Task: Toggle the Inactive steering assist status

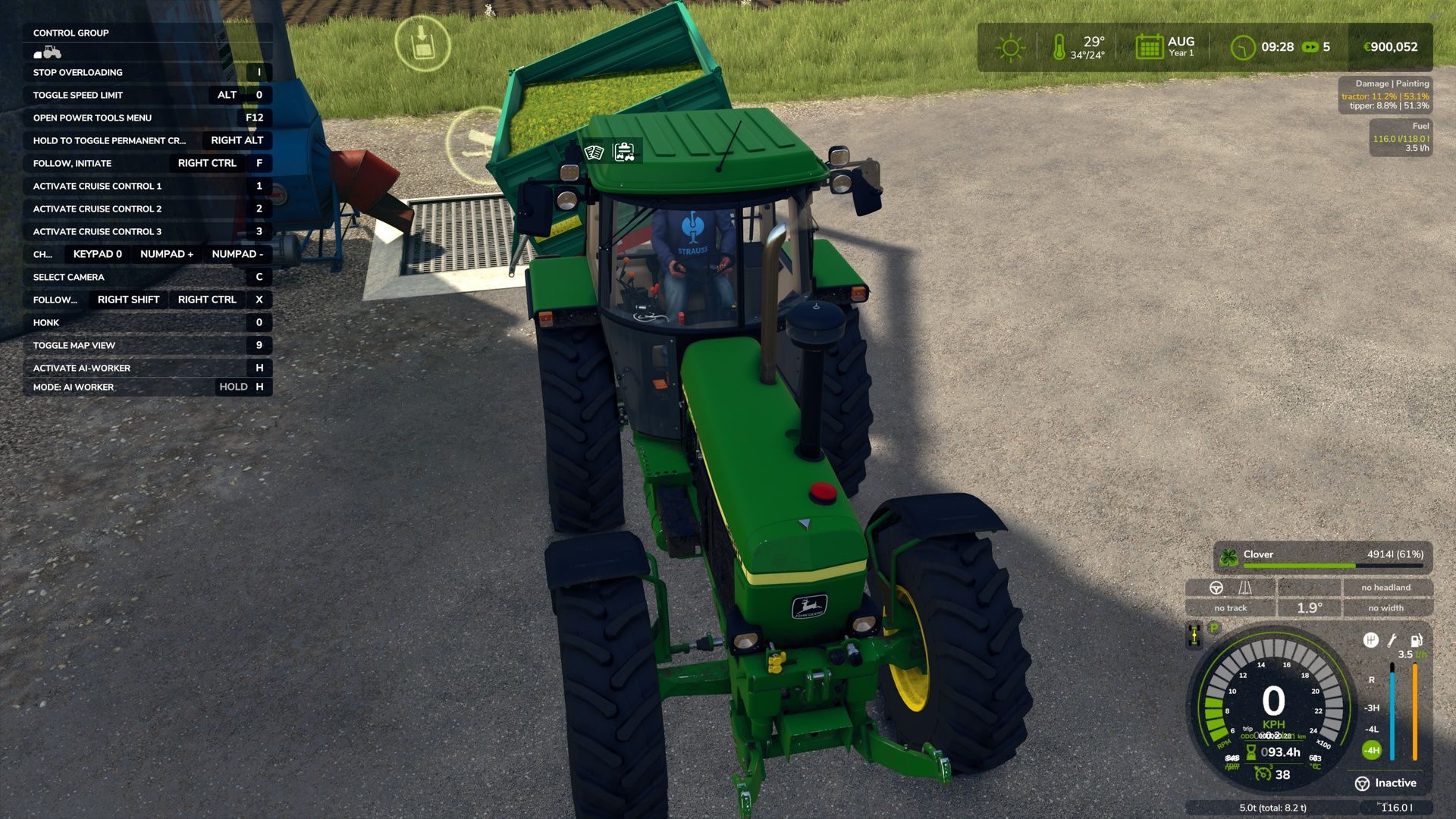Action: pyautogui.click(x=1385, y=783)
